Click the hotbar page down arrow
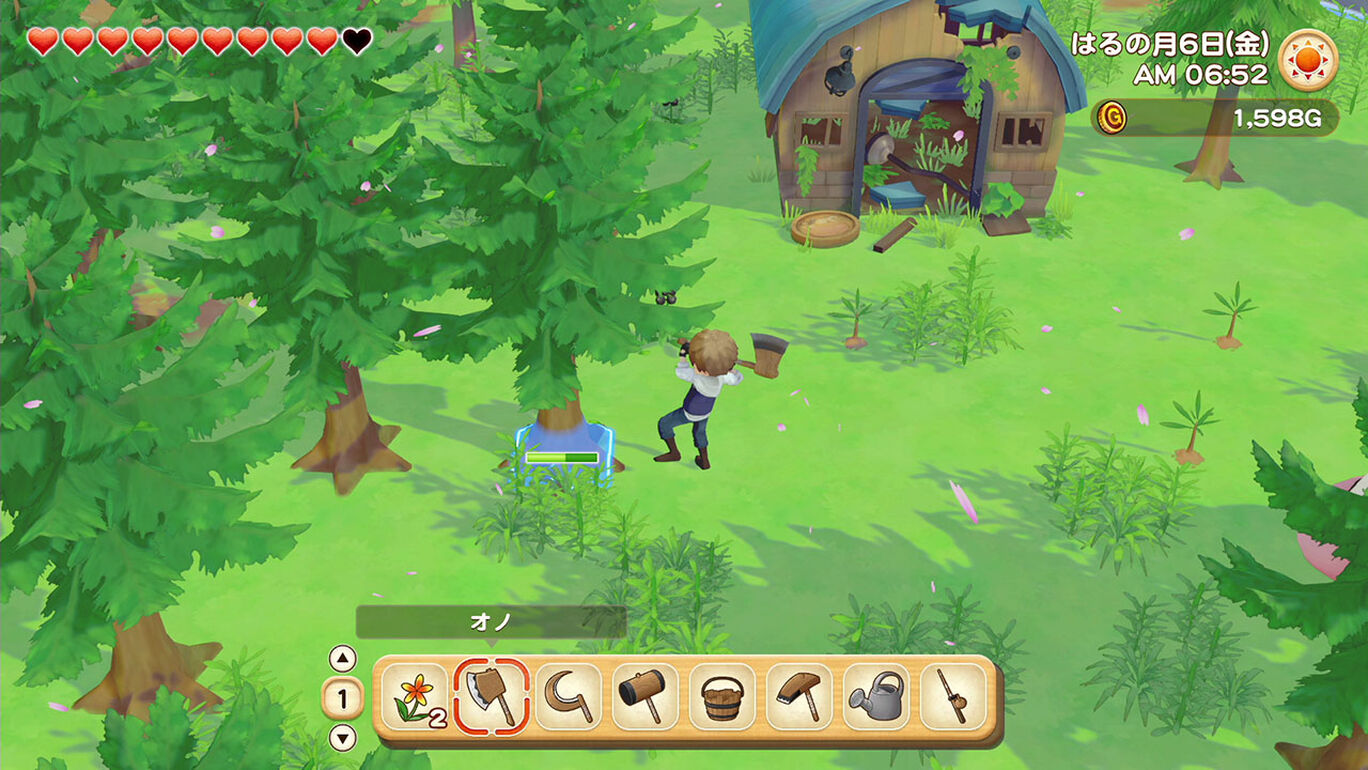This screenshot has width=1368, height=770. click(x=343, y=738)
